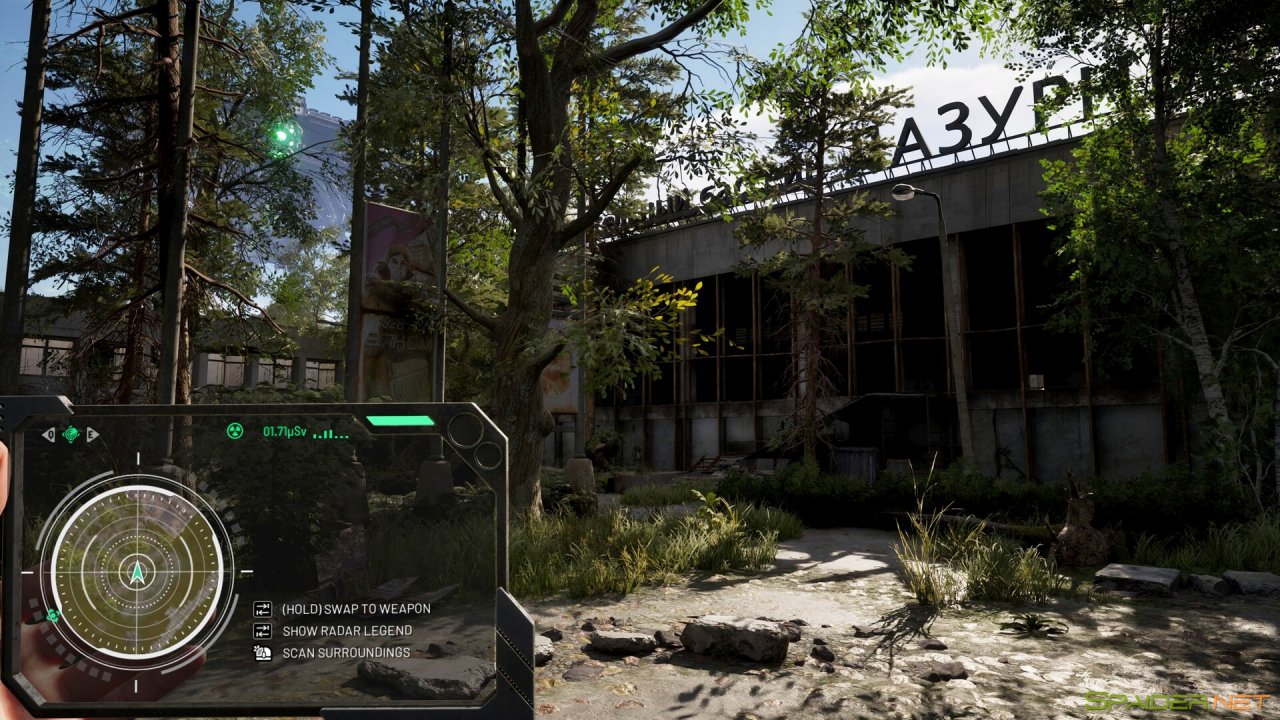Click the dual camera lenses on the device
The width and height of the screenshot is (1280, 720).
(470, 442)
